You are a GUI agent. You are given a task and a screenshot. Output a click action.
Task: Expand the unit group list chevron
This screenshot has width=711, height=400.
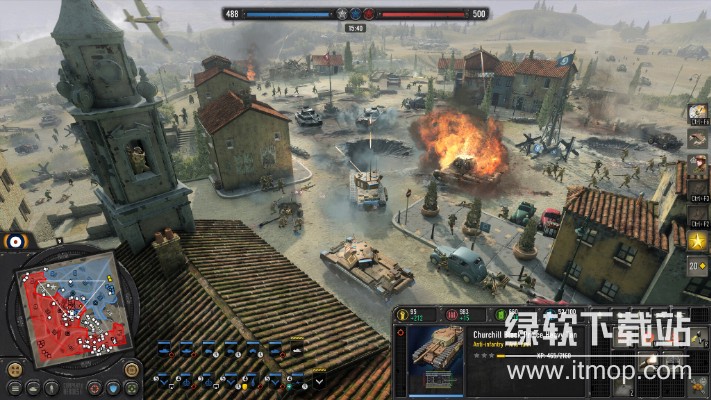tap(319, 380)
